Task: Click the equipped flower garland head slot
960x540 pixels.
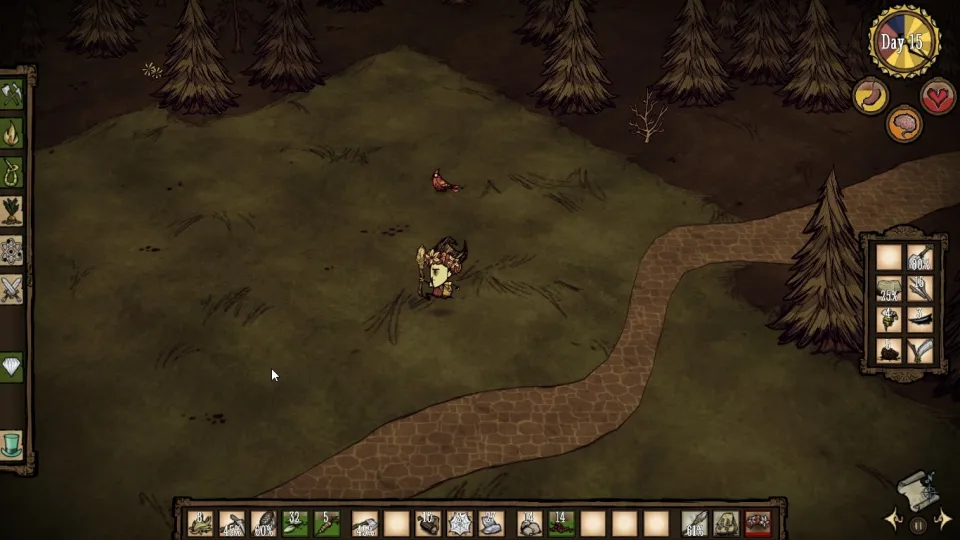Action: [757, 523]
